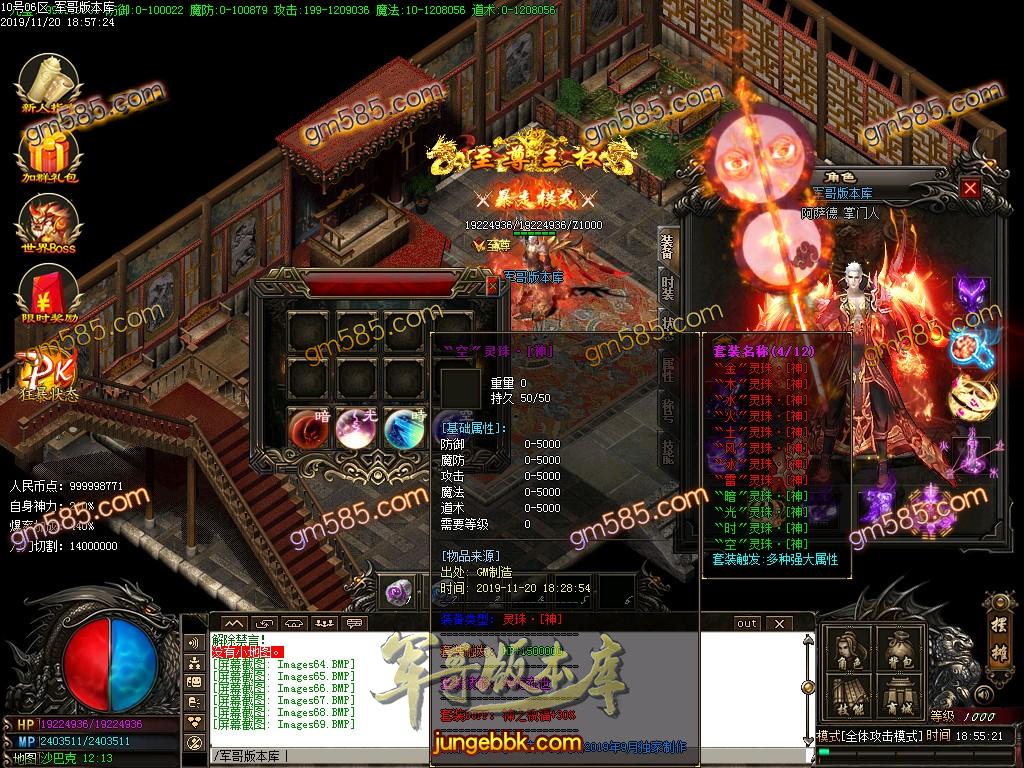The image size is (1024, 768).
Task: Switch to the 时装 fashion tab
Action: point(667,291)
